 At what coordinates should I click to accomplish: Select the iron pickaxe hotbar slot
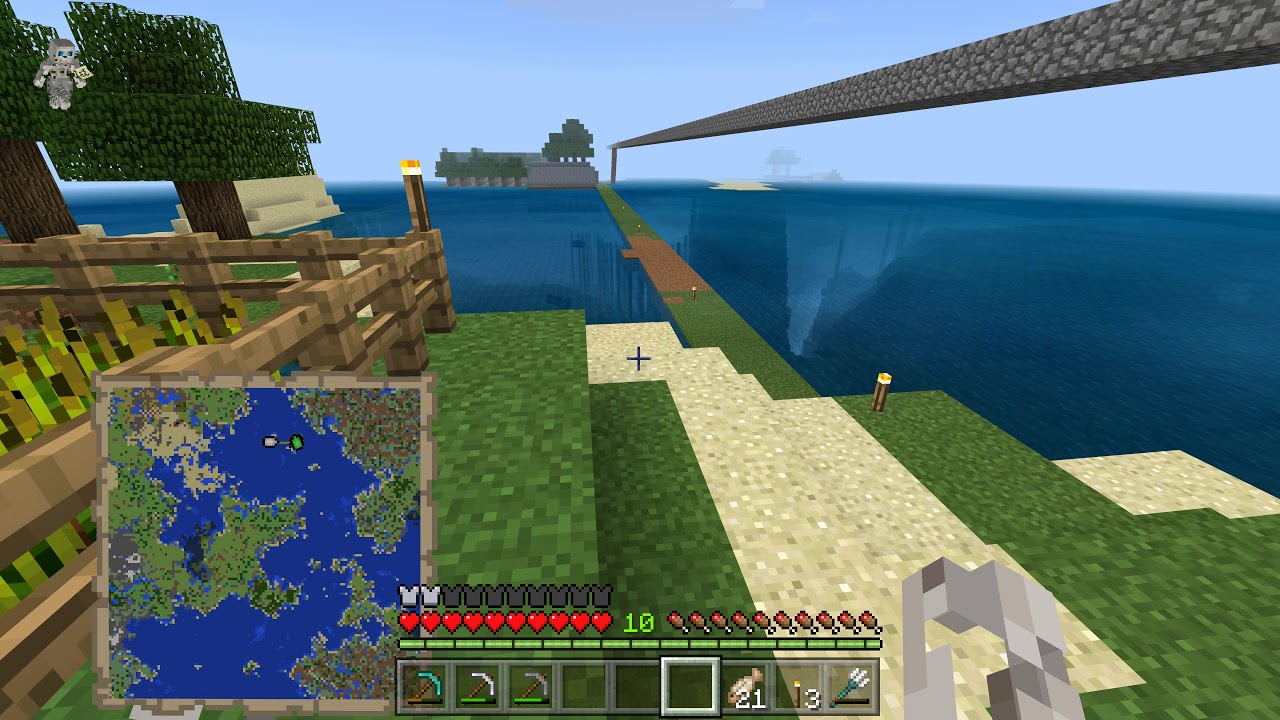coord(479,686)
